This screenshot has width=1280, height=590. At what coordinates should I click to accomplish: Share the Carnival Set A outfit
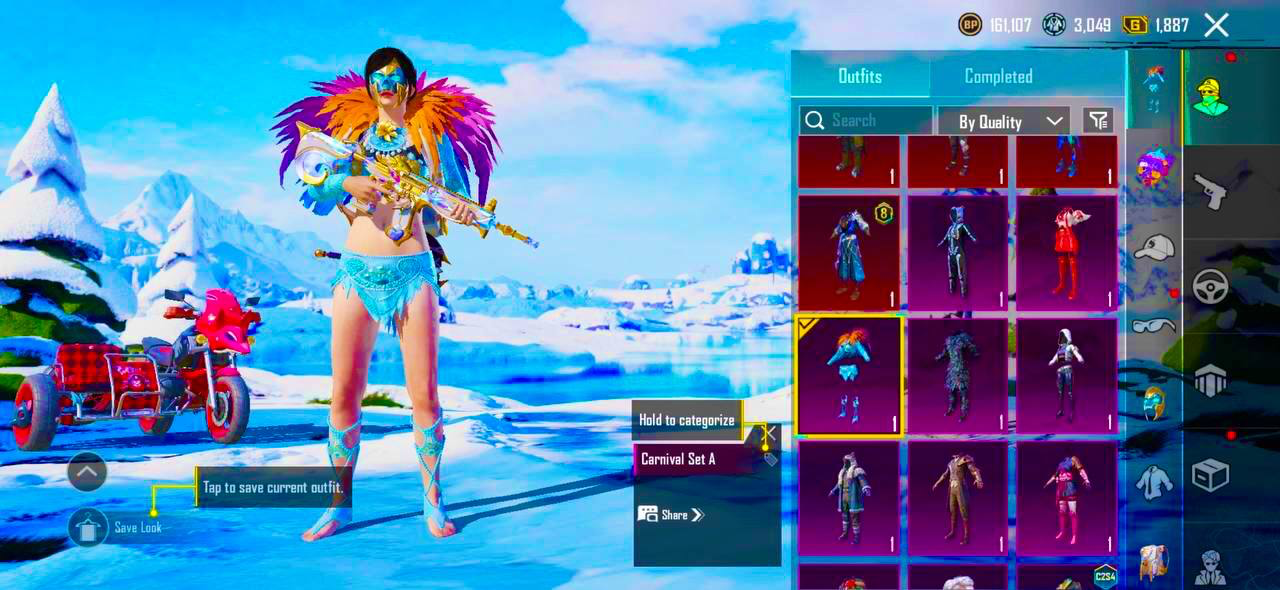click(672, 515)
